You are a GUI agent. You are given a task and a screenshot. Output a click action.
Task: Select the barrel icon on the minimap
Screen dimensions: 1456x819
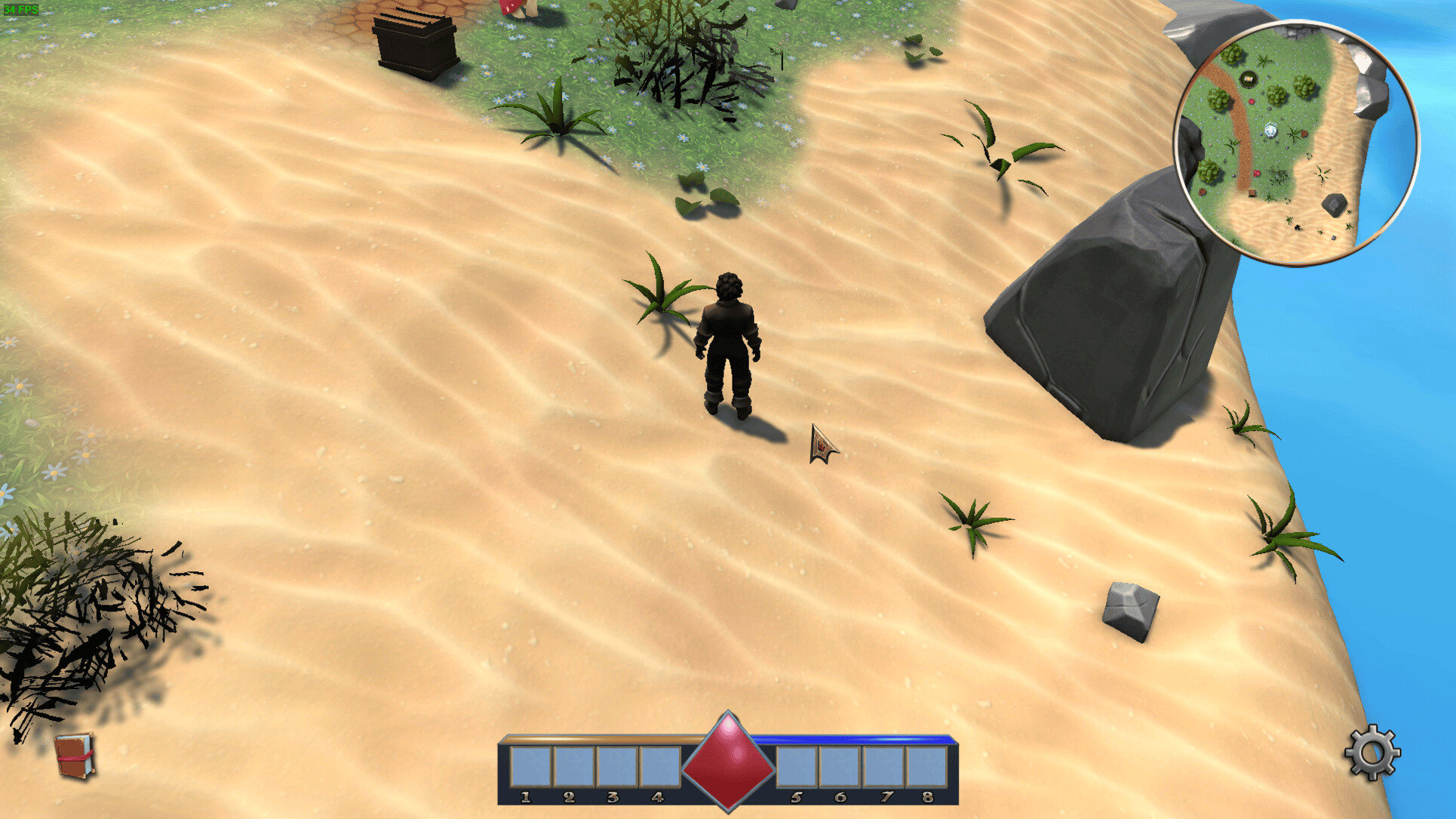[1248, 79]
